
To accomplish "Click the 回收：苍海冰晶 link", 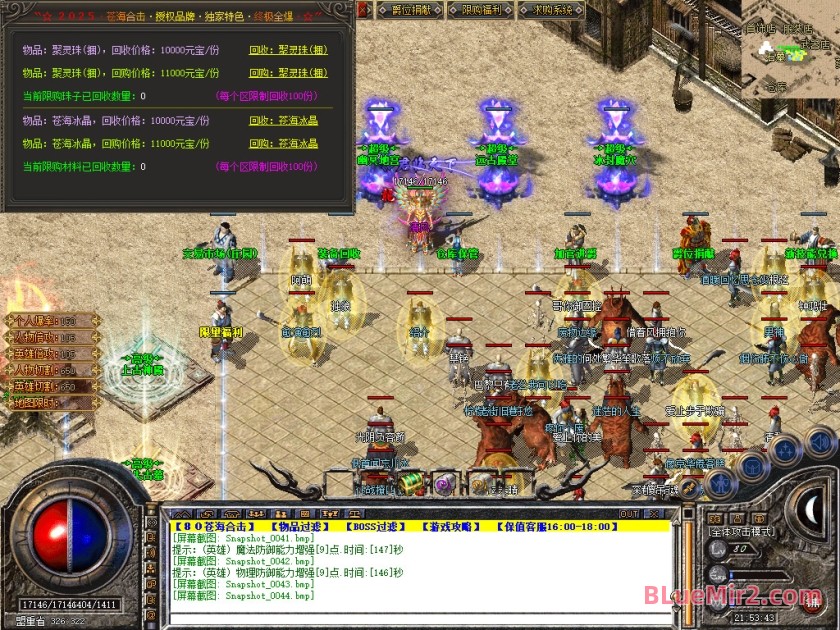I will click(x=283, y=120).
